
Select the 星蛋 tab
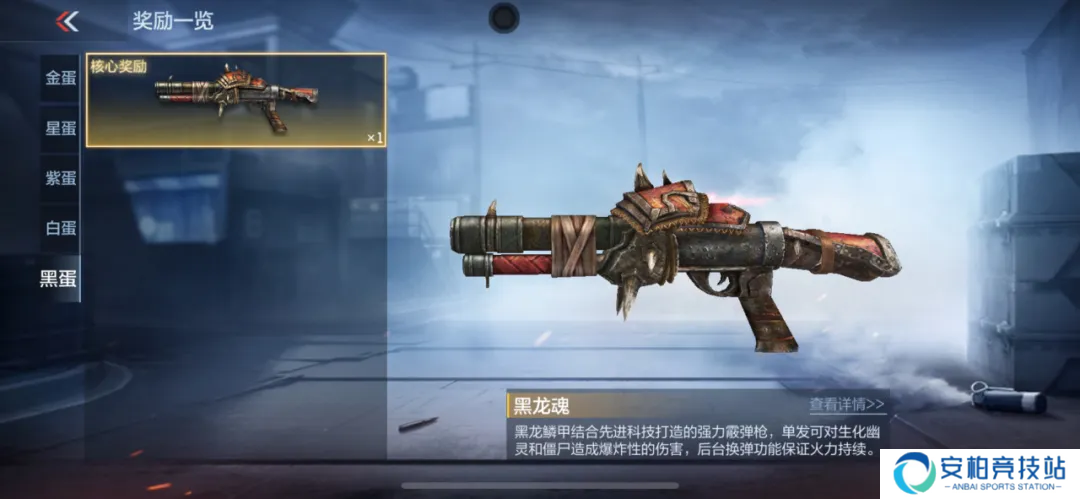point(60,128)
